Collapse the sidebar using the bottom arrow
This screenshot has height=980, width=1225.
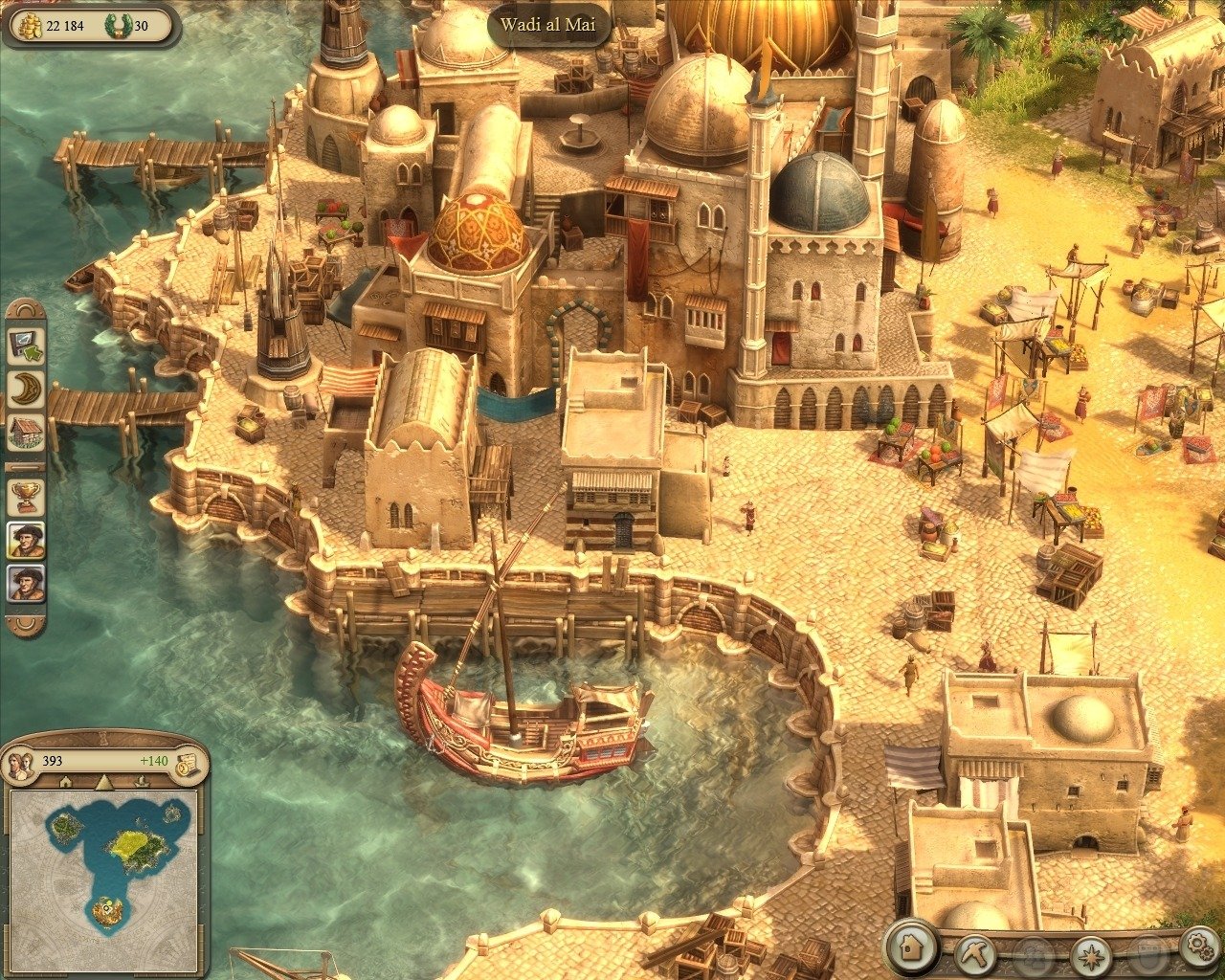23,621
